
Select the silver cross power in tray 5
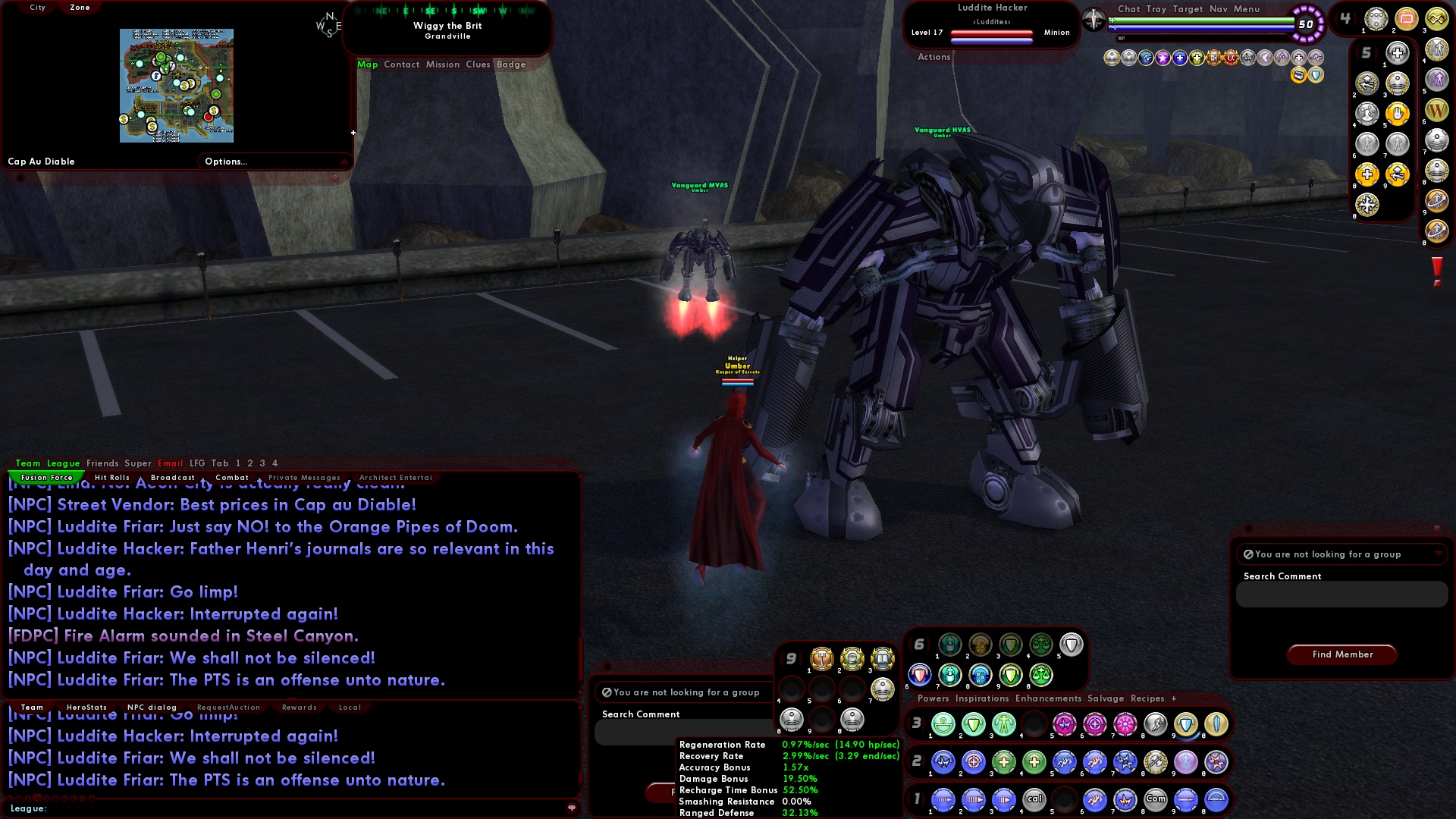[x=1397, y=53]
